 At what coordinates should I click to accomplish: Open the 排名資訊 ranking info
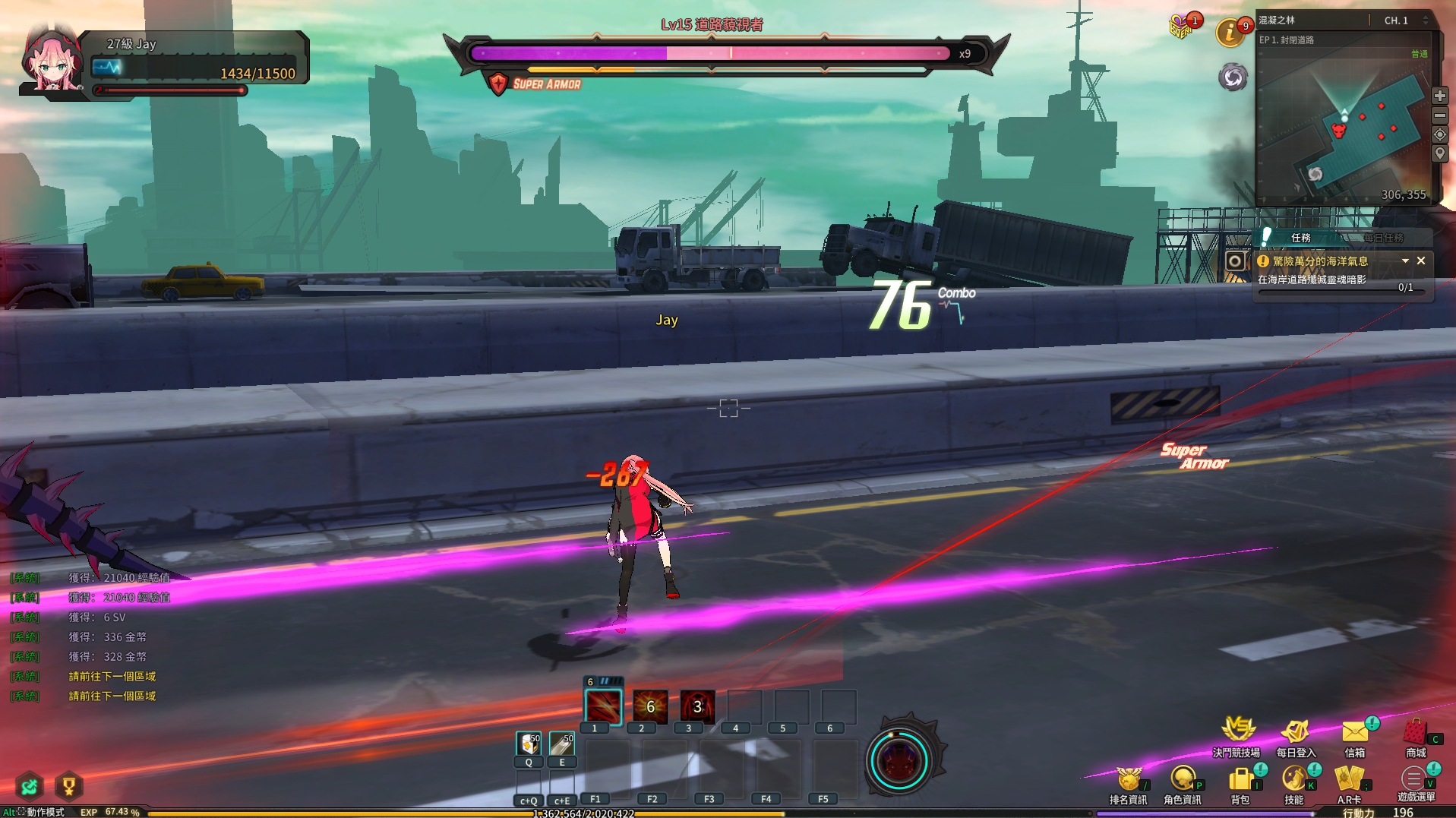click(1128, 779)
